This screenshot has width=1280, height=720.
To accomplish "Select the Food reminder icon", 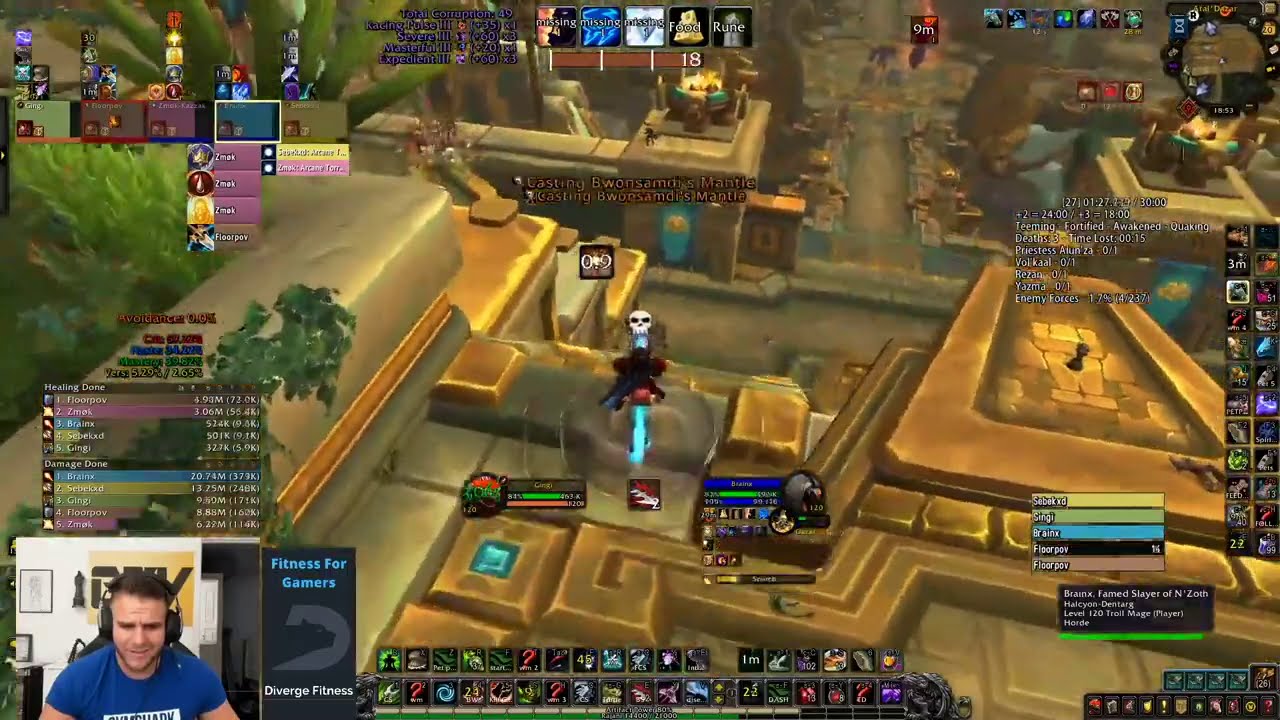I will tap(685, 27).
